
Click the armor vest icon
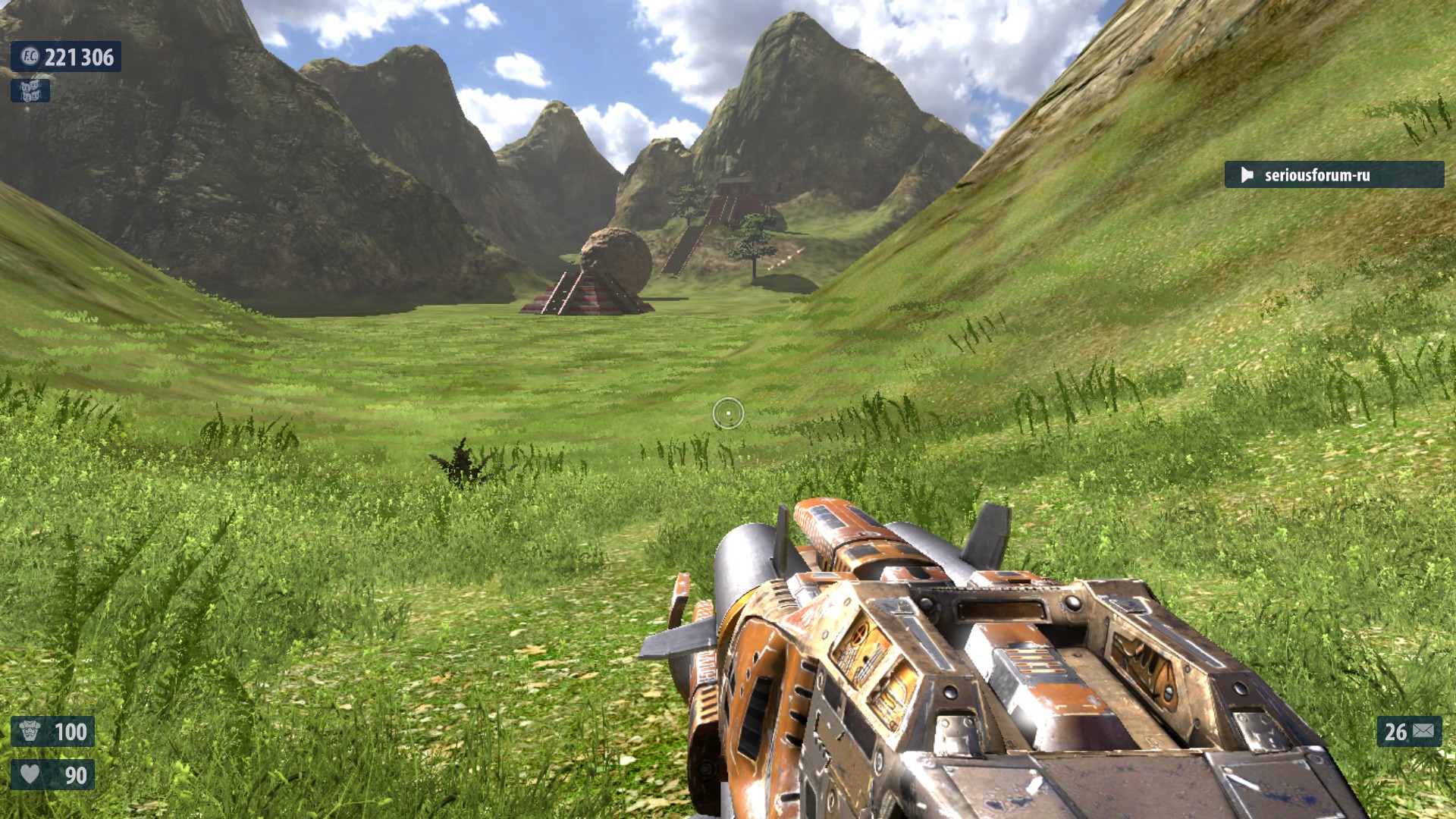[30, 732]
